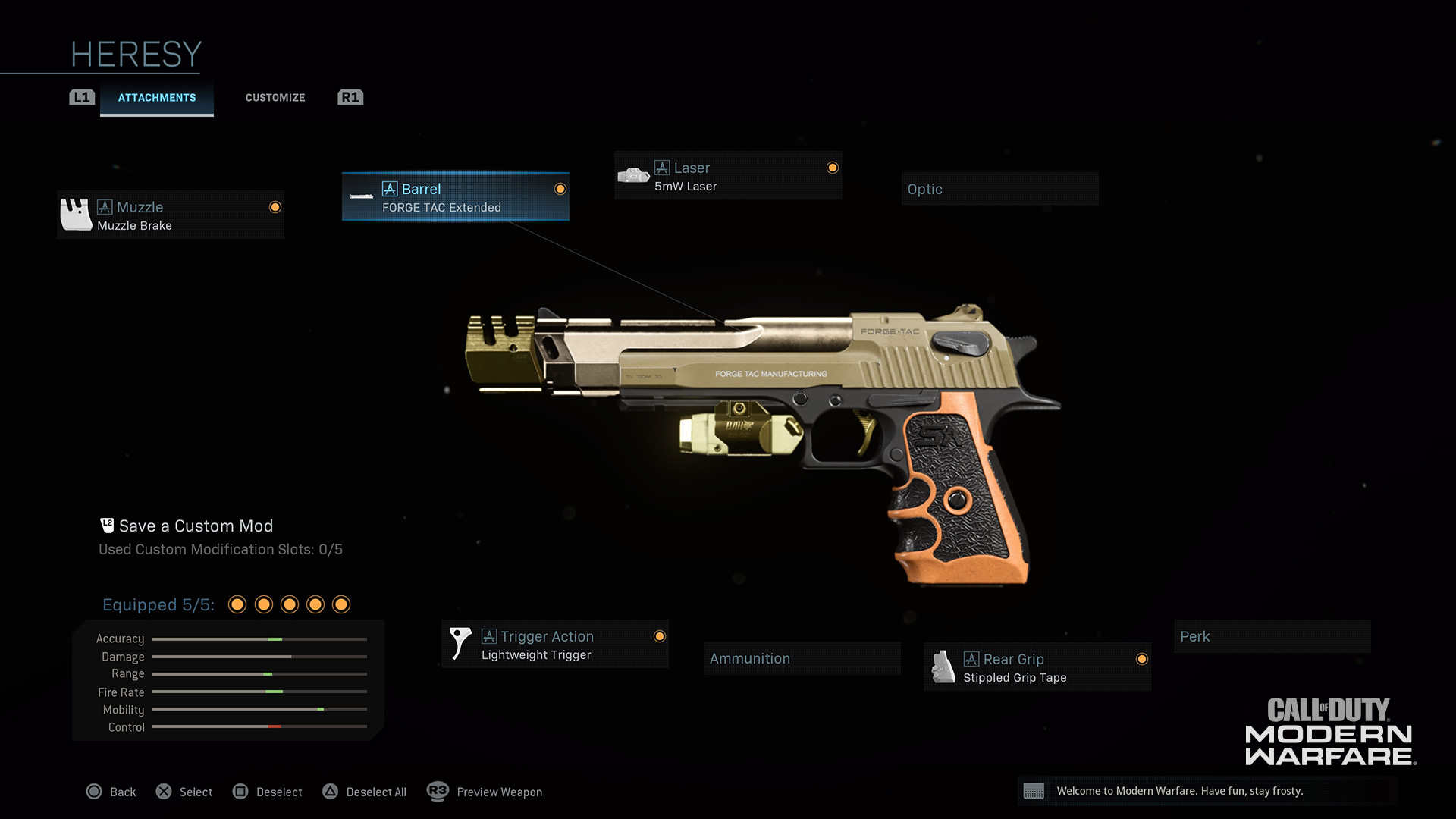Image resolution: width=1456 pixels, height=819 pixels.
Task: Open the 5mW Laser attachment slot
Action: pos(727,176)
